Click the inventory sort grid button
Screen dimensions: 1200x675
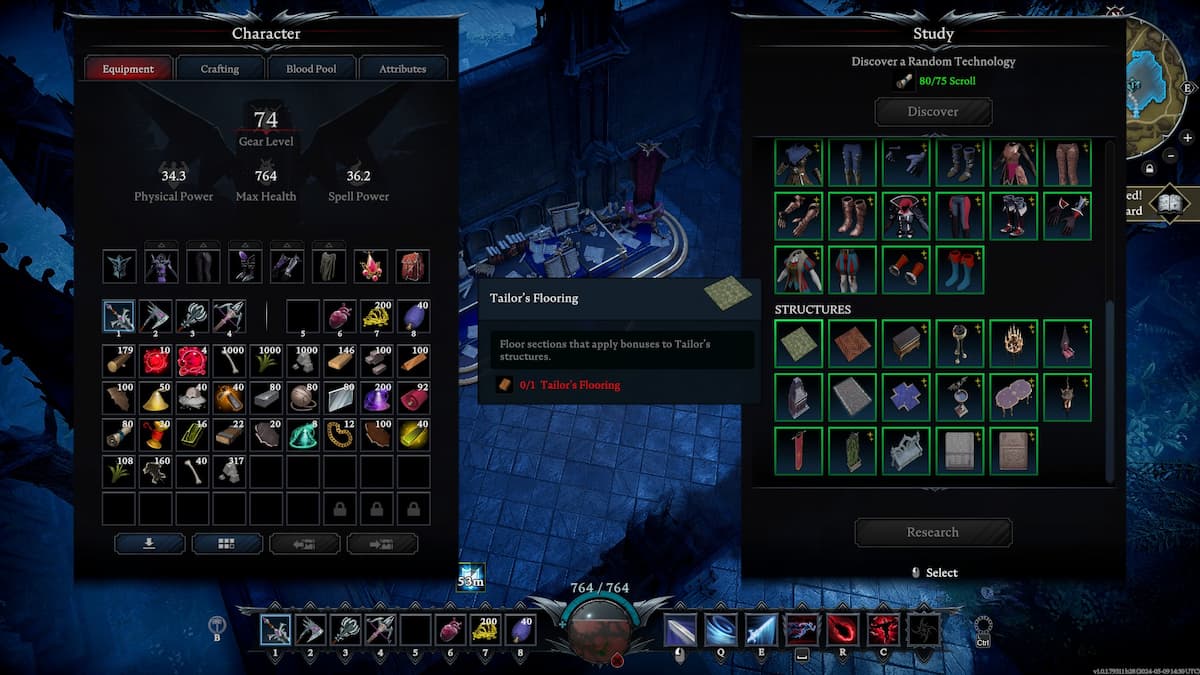coord(227,544)
